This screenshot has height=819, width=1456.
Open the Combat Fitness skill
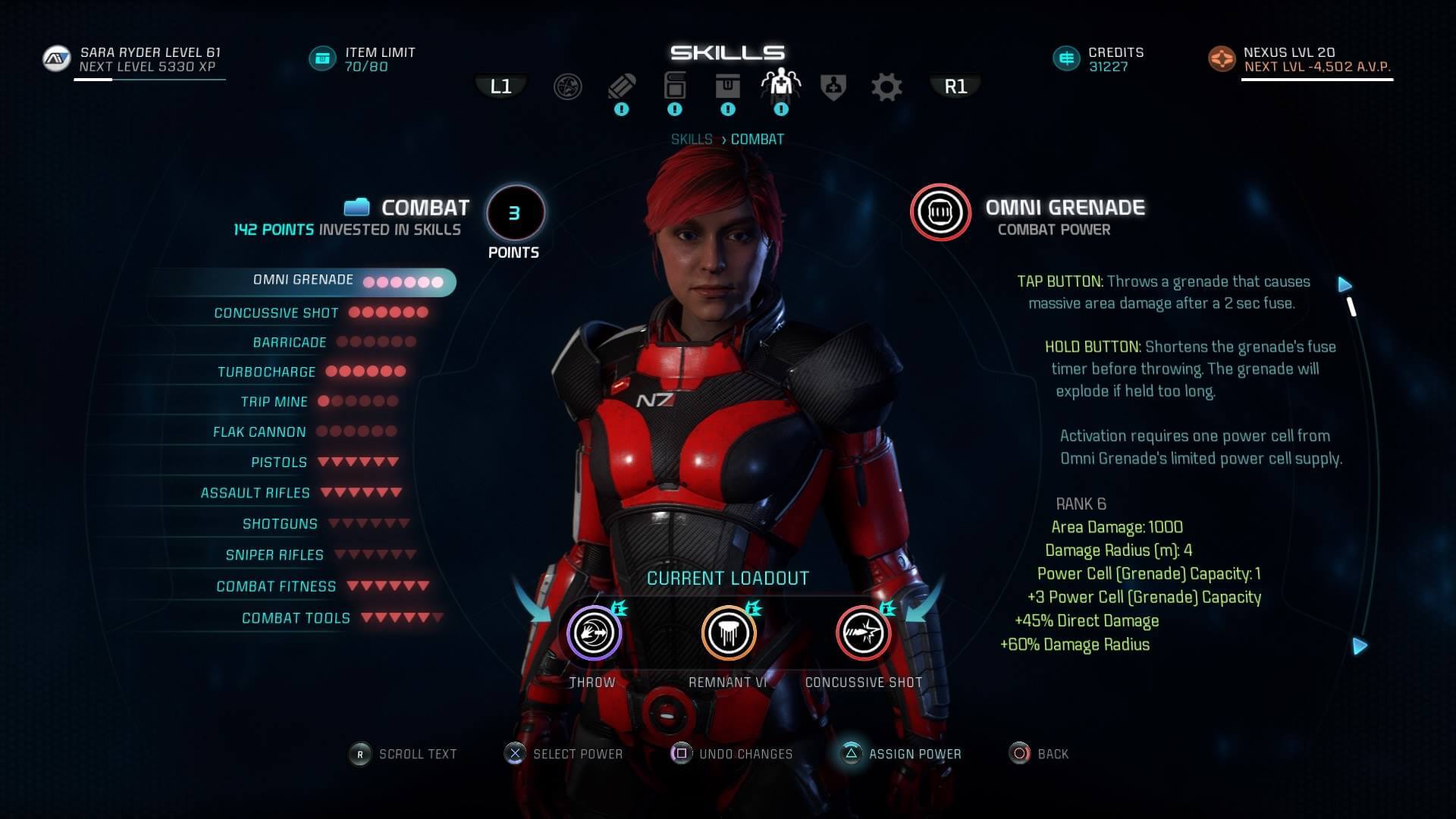coord(276,587)
